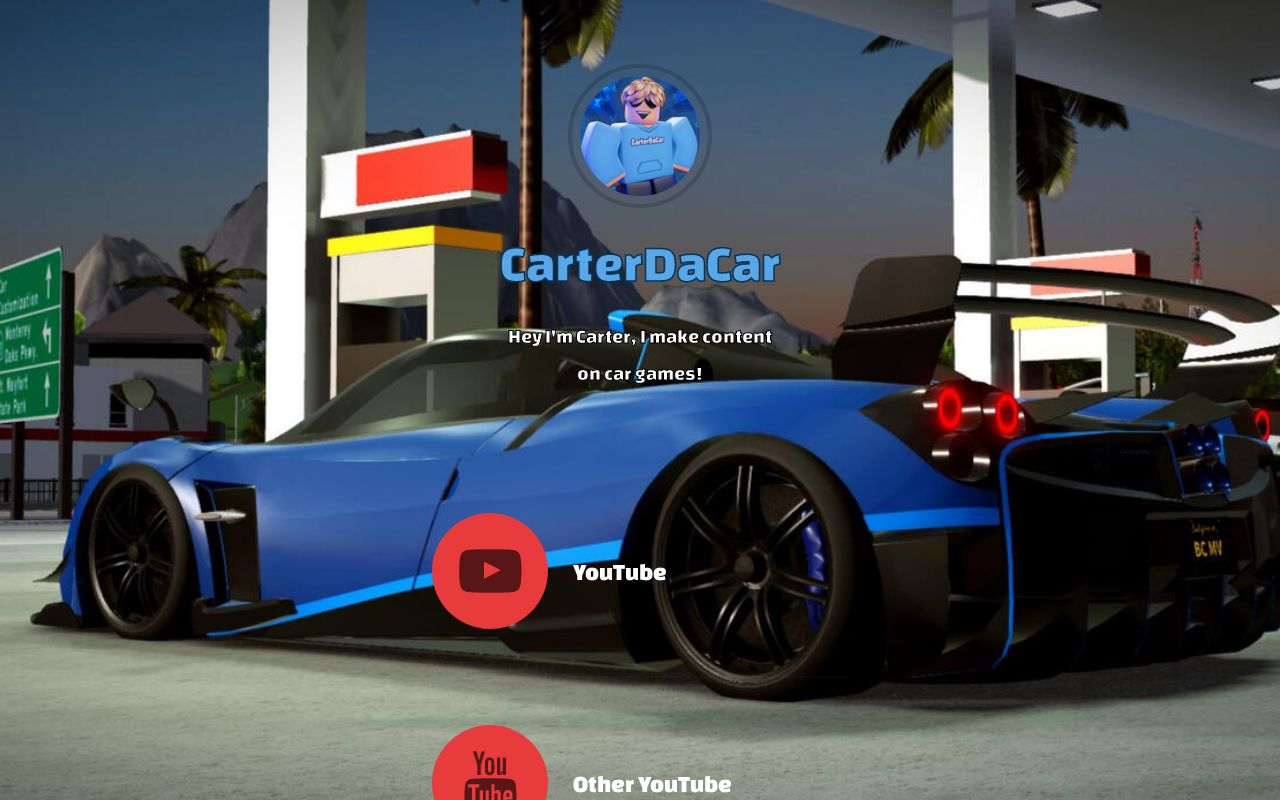Click the 'You Tube' text logo in bottom circle
The width and height of the screenshot is (1280, 800).
click(x=489, y=778)
